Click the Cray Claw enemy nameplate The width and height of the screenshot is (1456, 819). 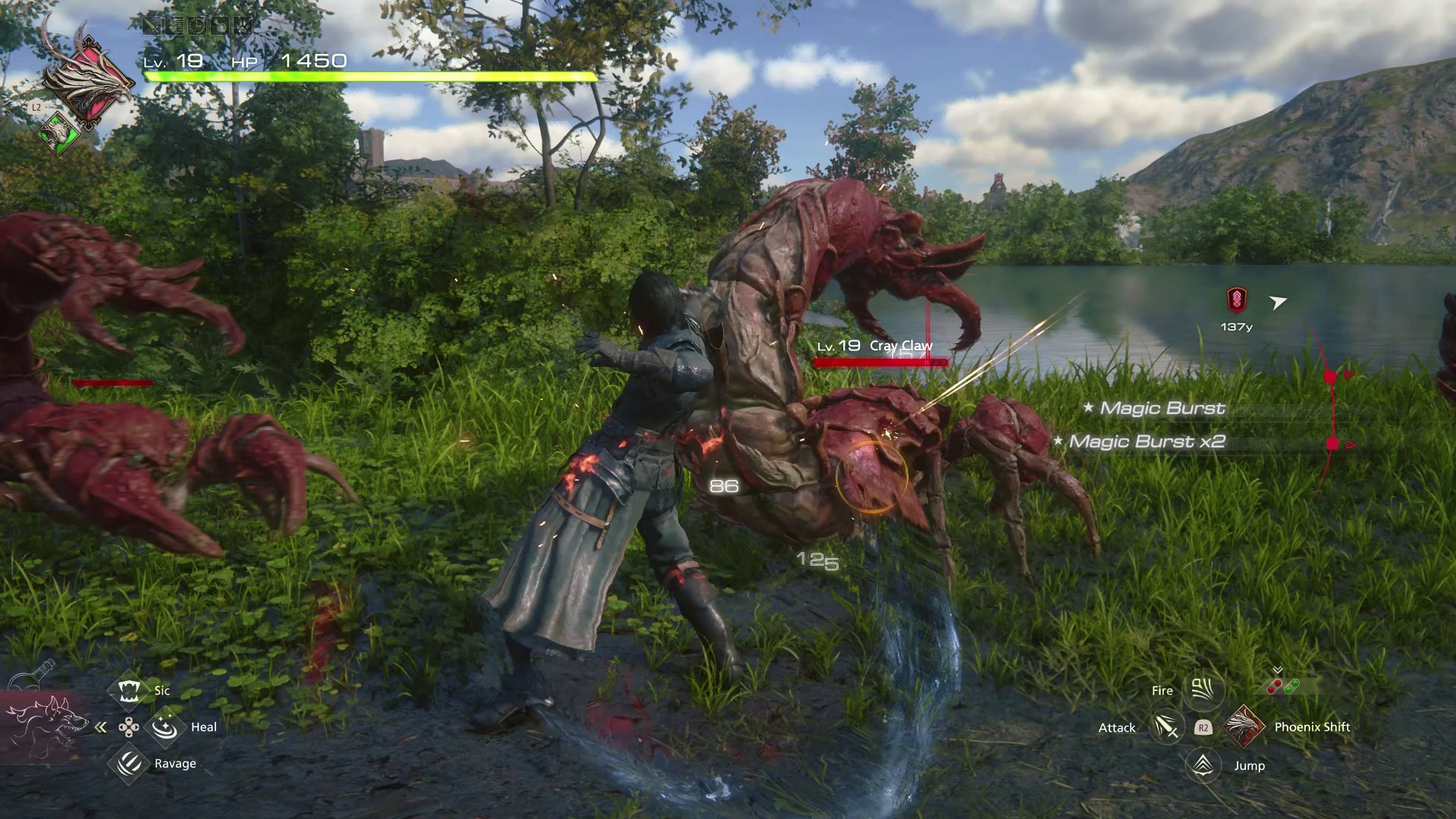tap(899, 345)
